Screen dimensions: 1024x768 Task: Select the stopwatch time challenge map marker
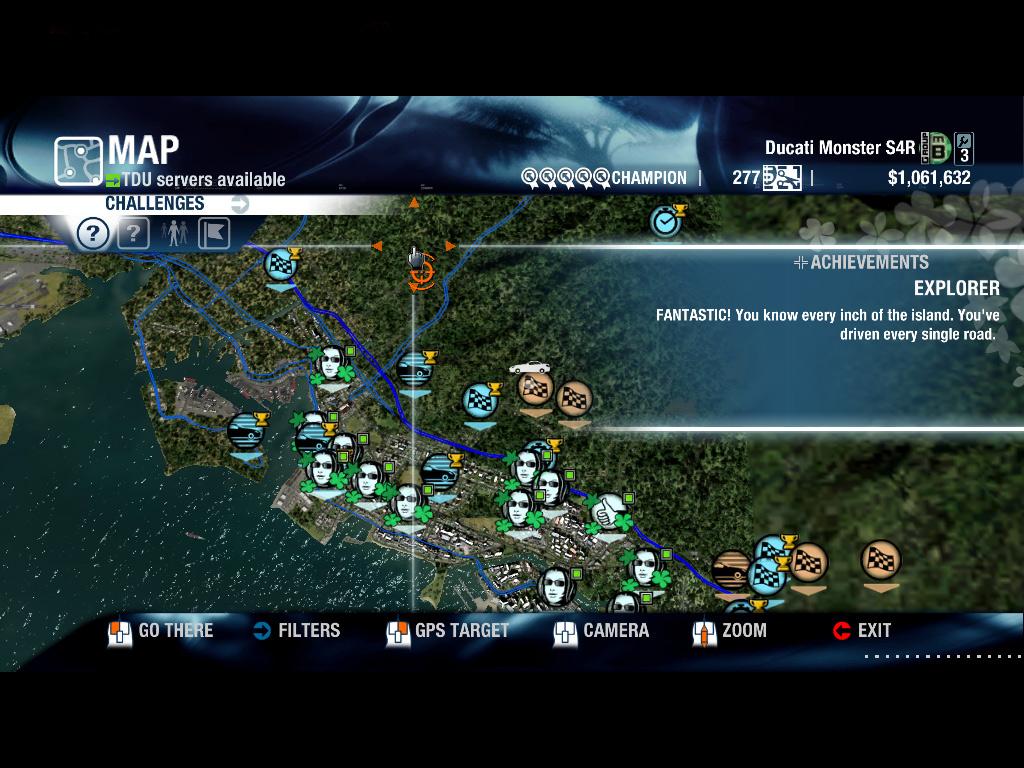click(666, 221)
